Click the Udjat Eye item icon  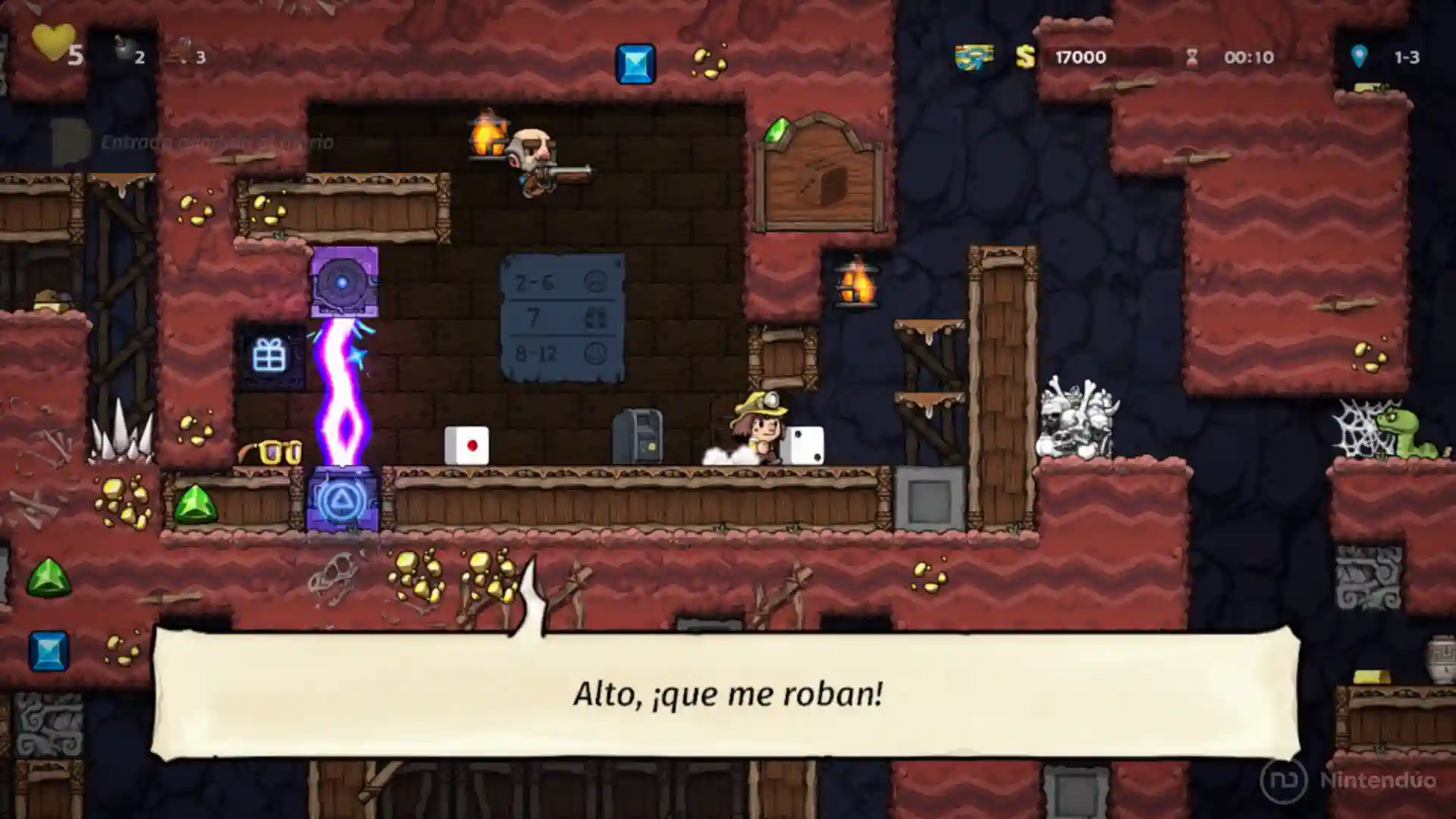pyautogui.click(x=974, y=57)
